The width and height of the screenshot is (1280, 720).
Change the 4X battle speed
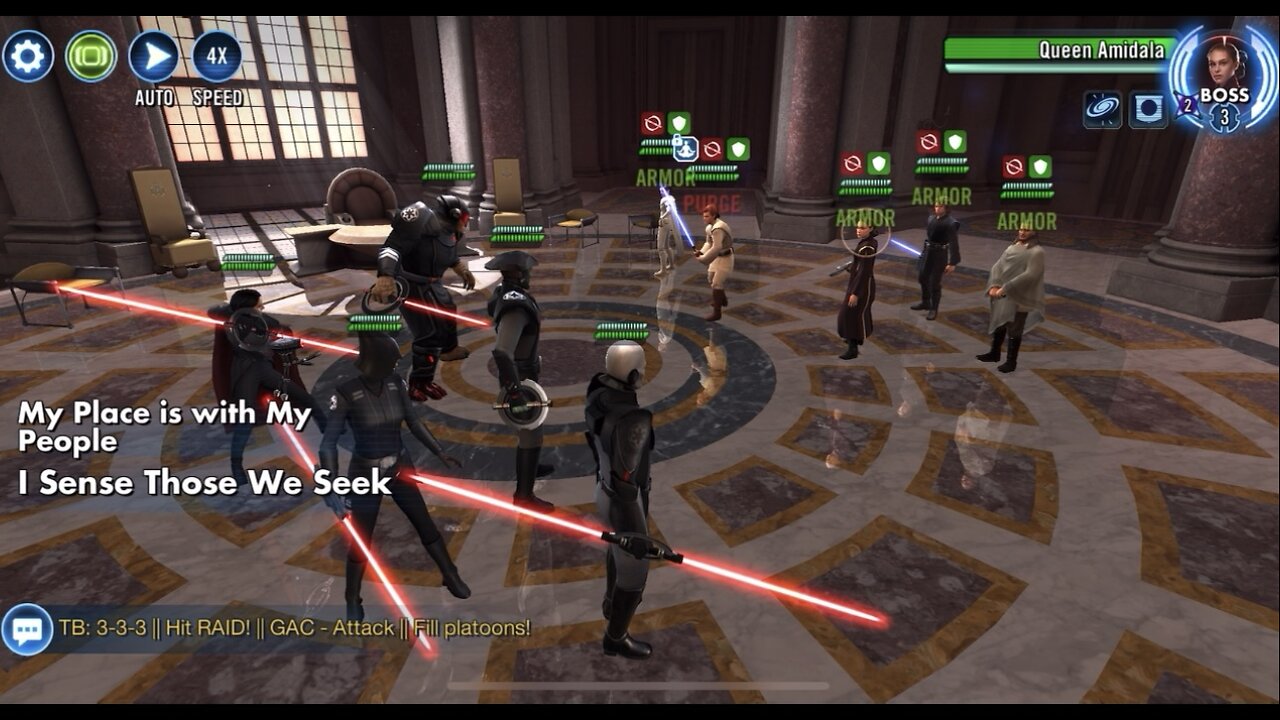click(216, 56)
